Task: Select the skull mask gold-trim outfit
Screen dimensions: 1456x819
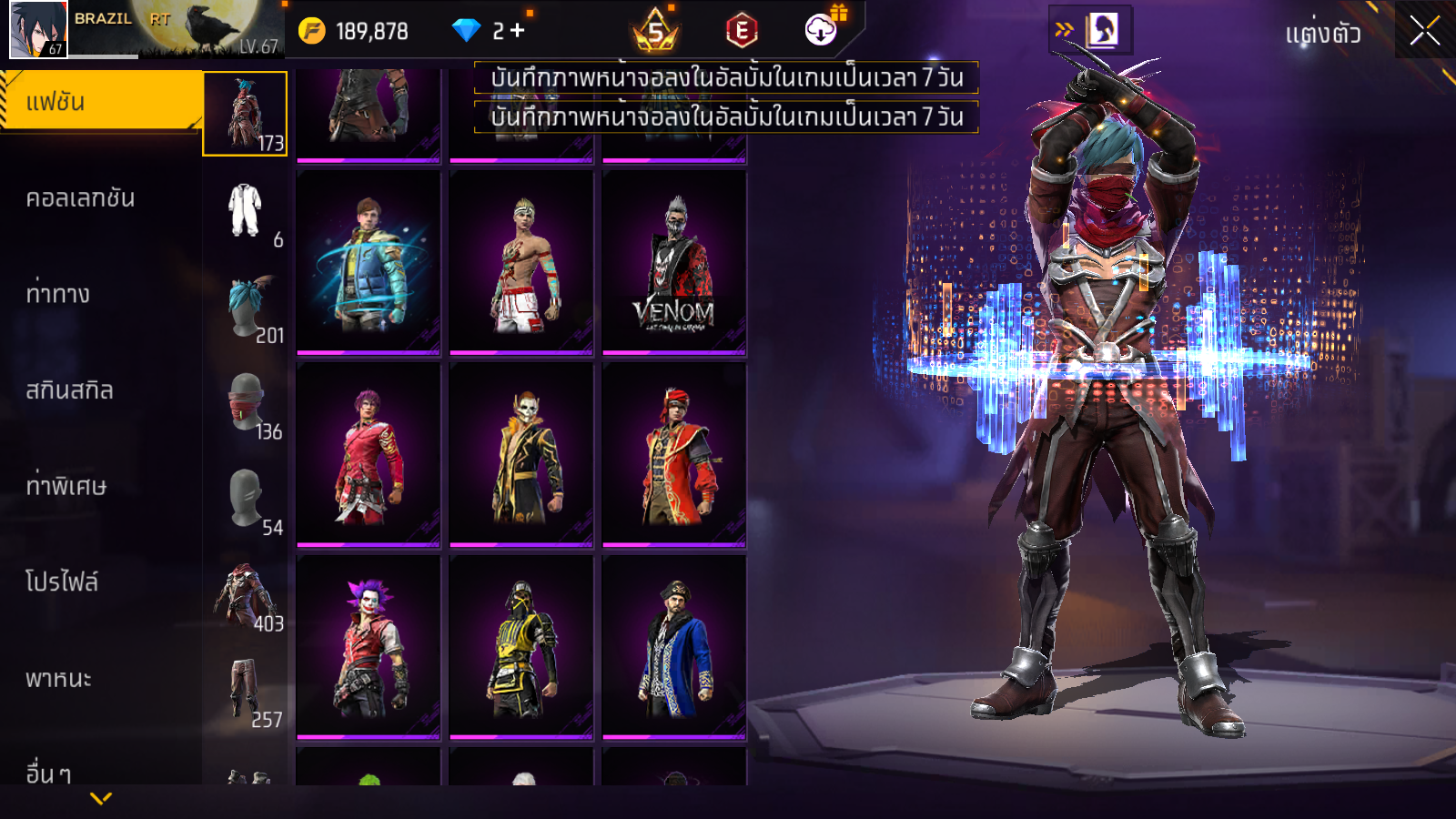Action: click(521, 454)
